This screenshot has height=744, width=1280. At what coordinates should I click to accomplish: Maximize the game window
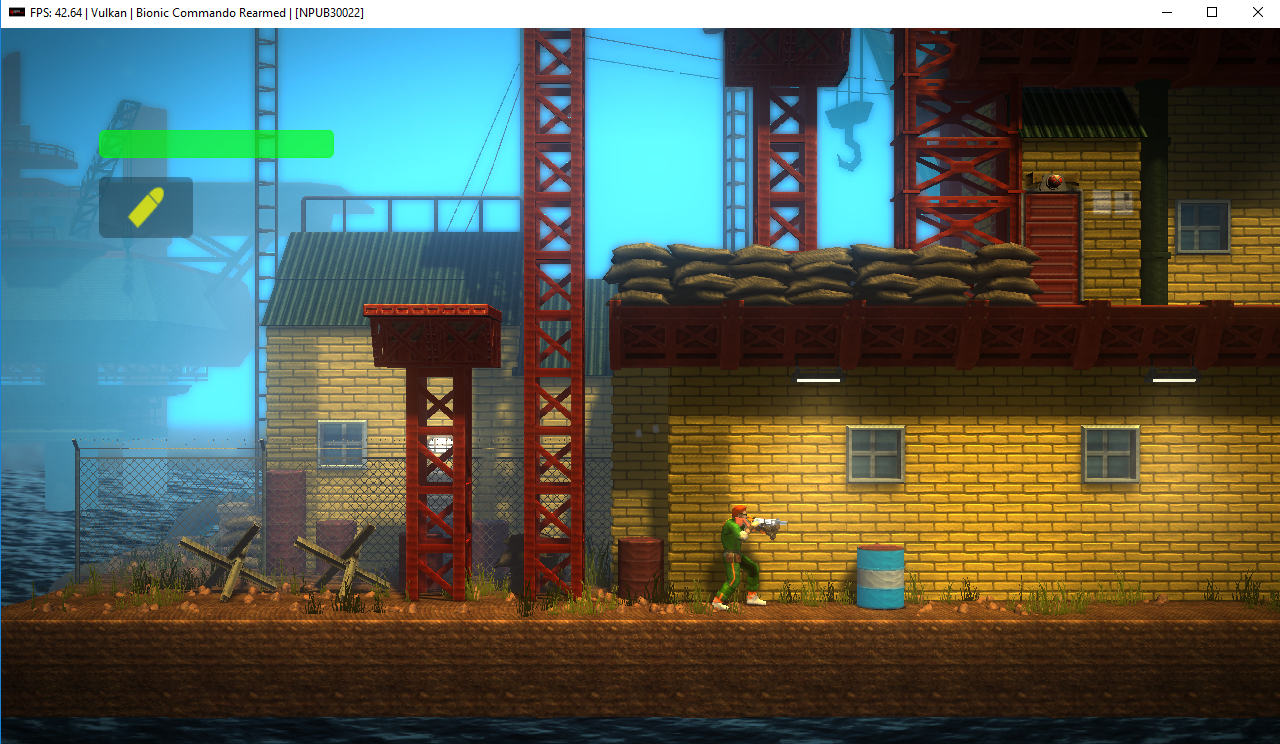[1211, 13]
